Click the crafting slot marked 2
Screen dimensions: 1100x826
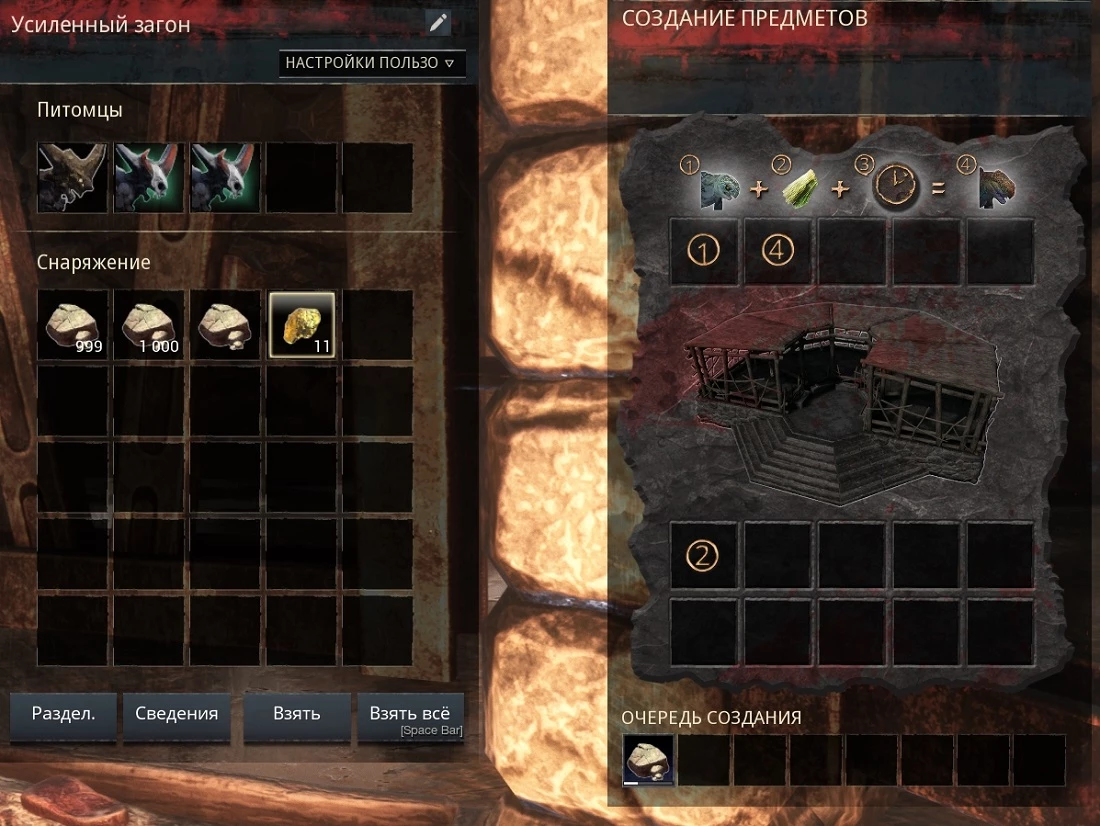[703, 556]
